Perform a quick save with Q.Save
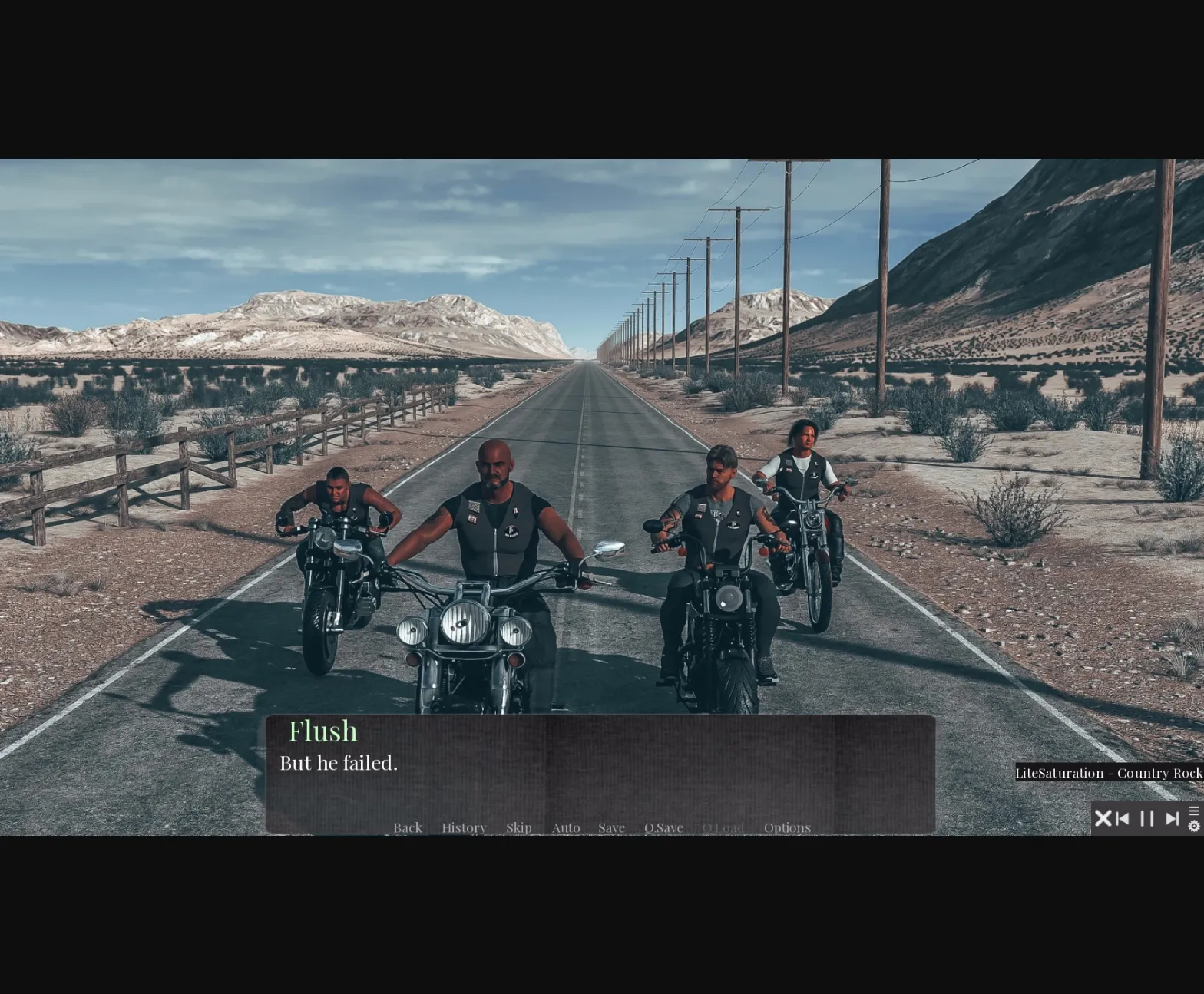Screen dimensions: 1204x994 point(663,827)
